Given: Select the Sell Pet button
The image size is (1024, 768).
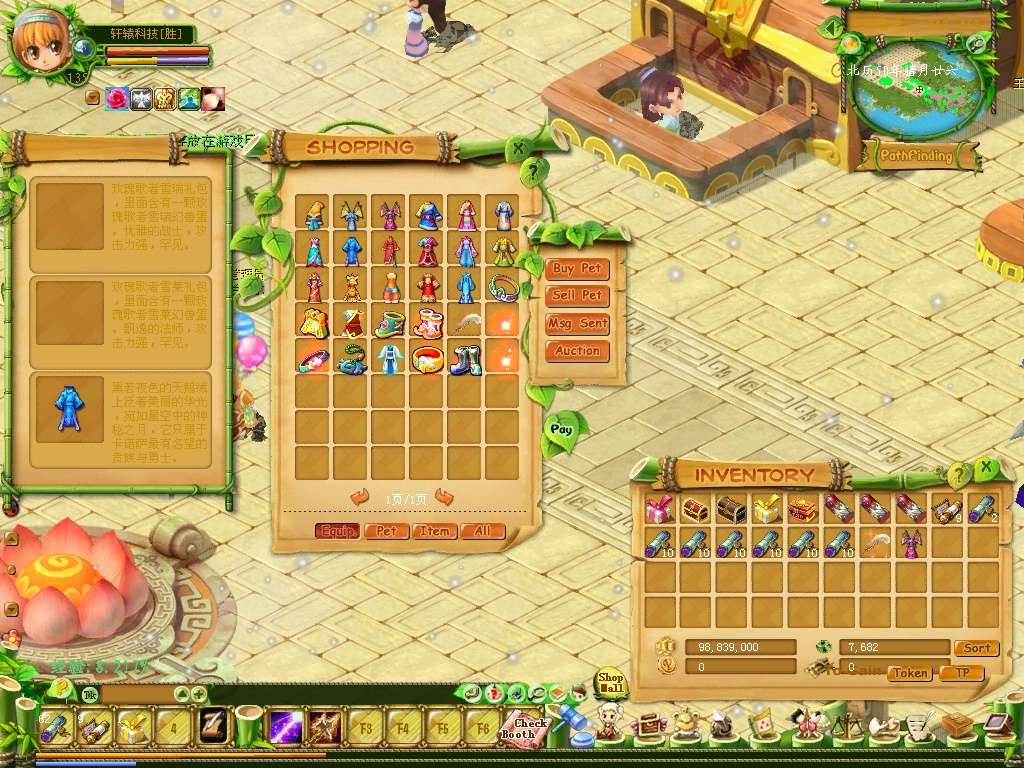Looking at the screenshot, I should 577,295.
